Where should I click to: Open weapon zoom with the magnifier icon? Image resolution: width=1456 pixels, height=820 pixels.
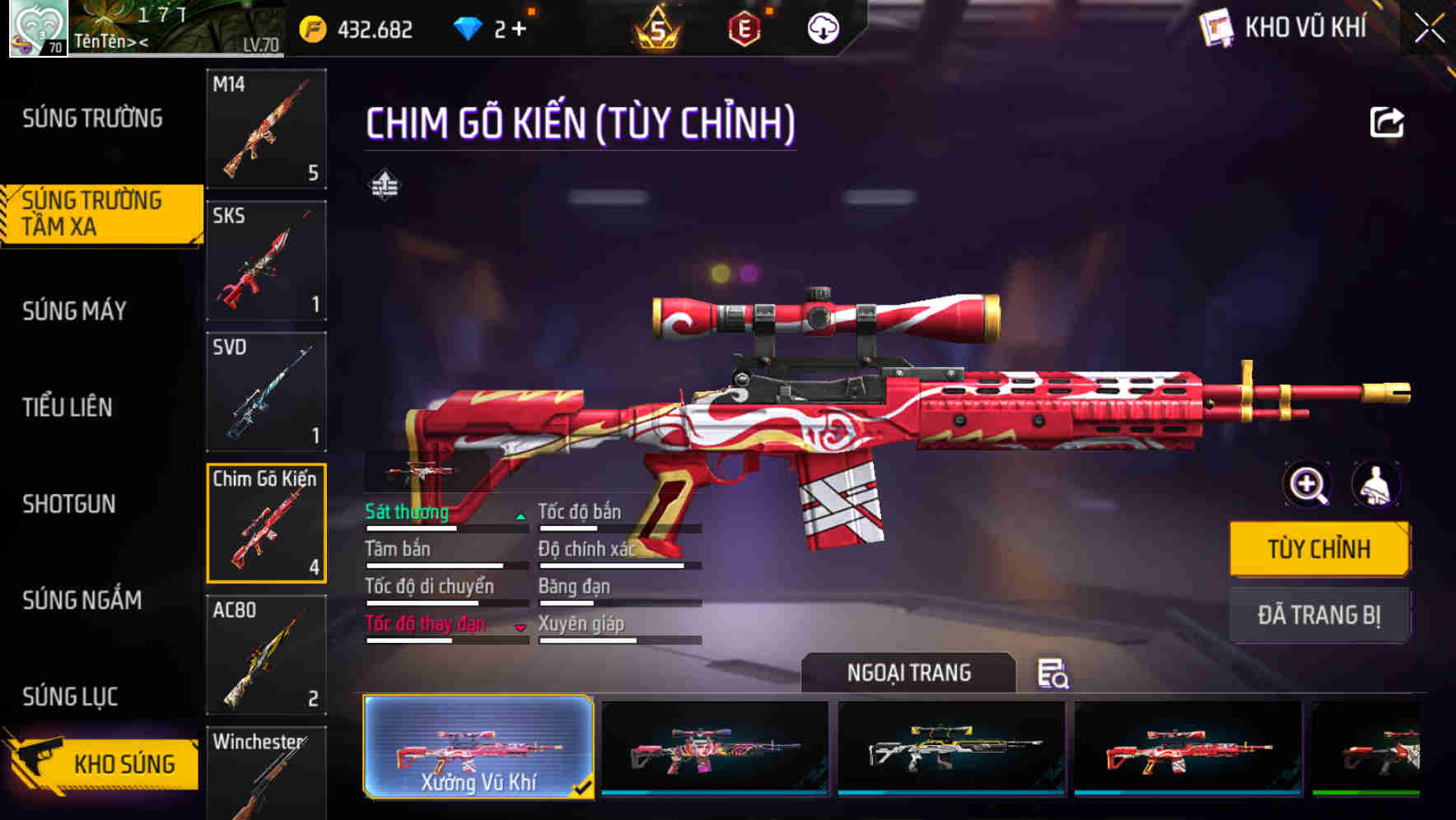1307,485
